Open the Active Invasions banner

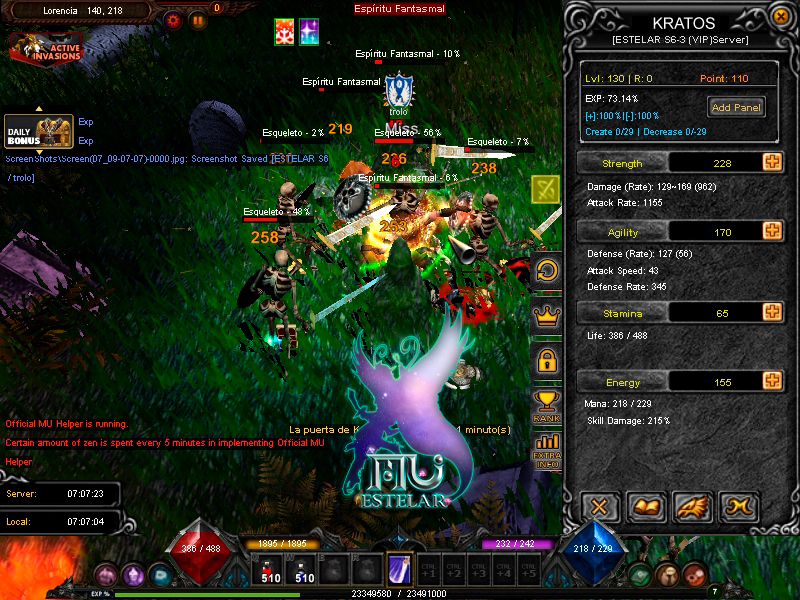(46, 46)
